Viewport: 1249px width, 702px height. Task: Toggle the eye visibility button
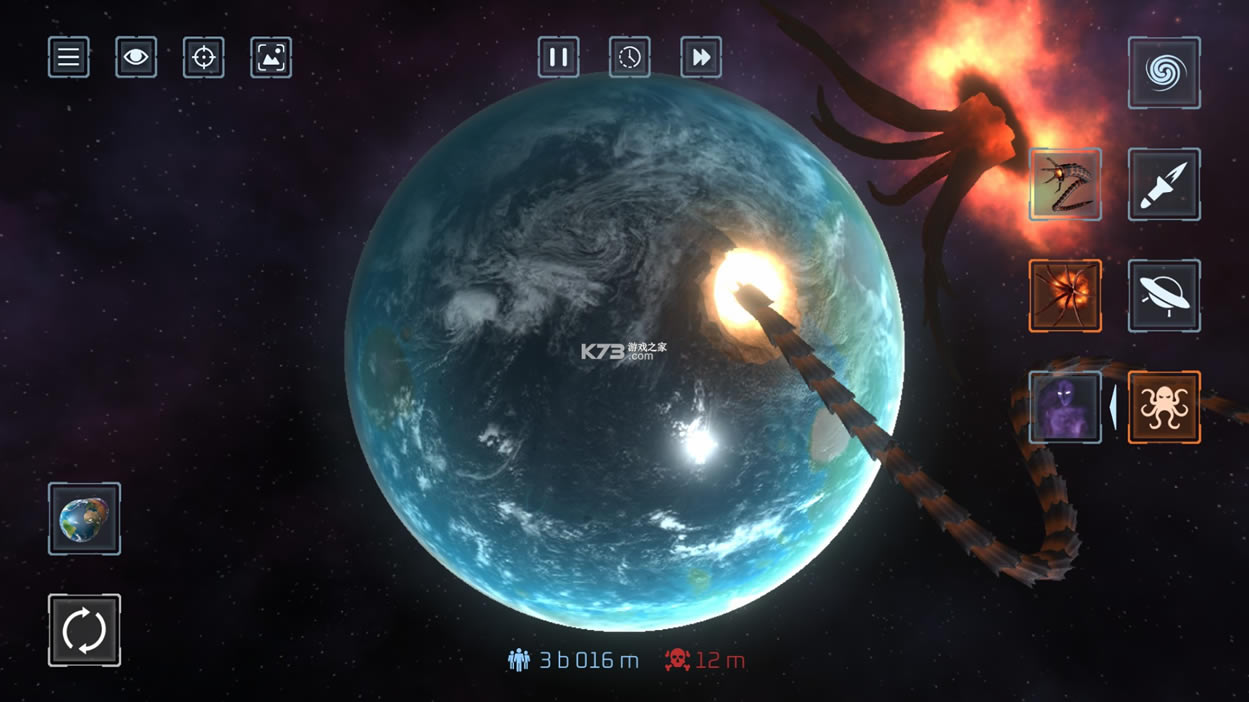(x=136, y=57)
